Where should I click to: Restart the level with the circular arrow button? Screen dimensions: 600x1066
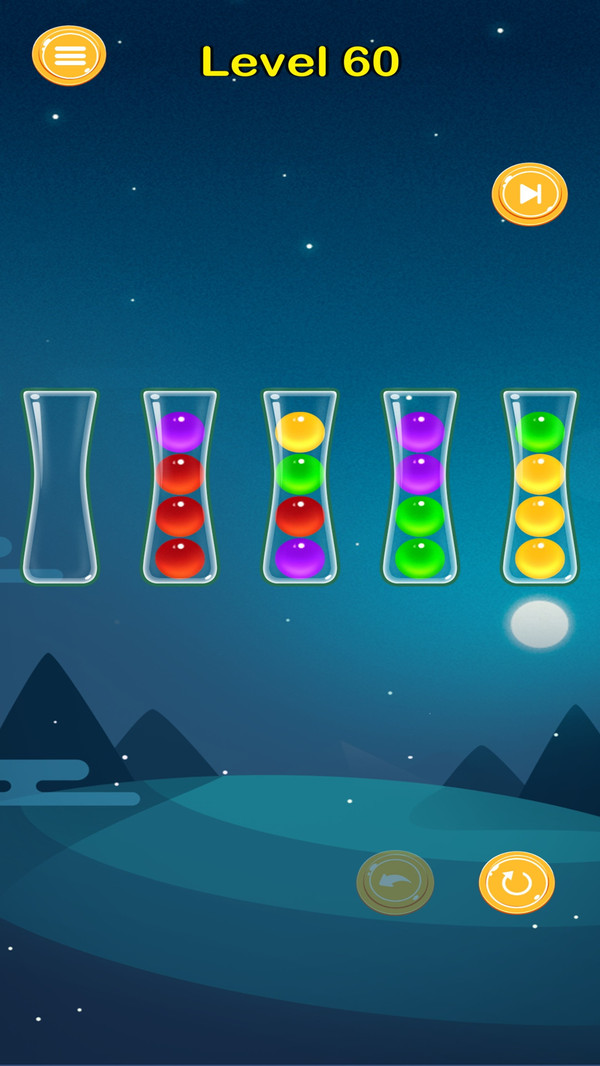[516, 882]
